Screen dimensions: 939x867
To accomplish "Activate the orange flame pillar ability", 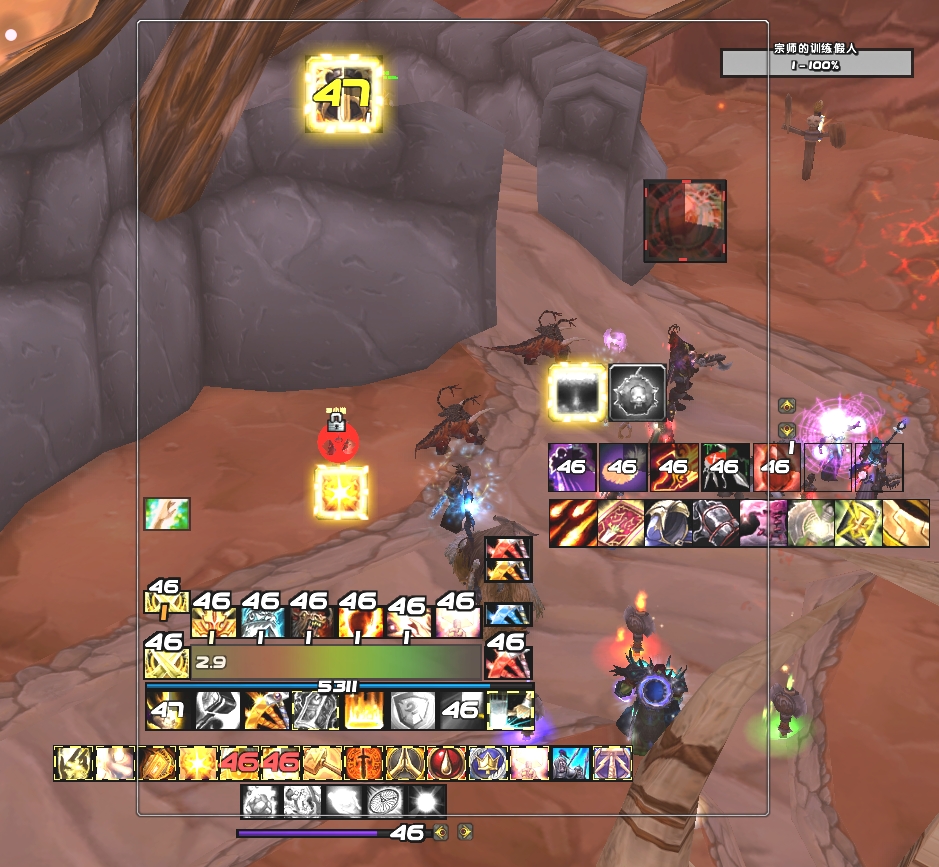I will (x=362, y=711).
